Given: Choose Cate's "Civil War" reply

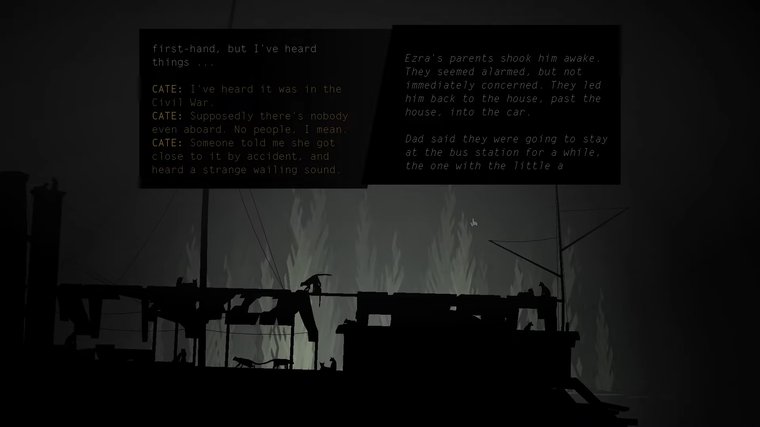Looking at the screenshot, I should tap(245, 95).
